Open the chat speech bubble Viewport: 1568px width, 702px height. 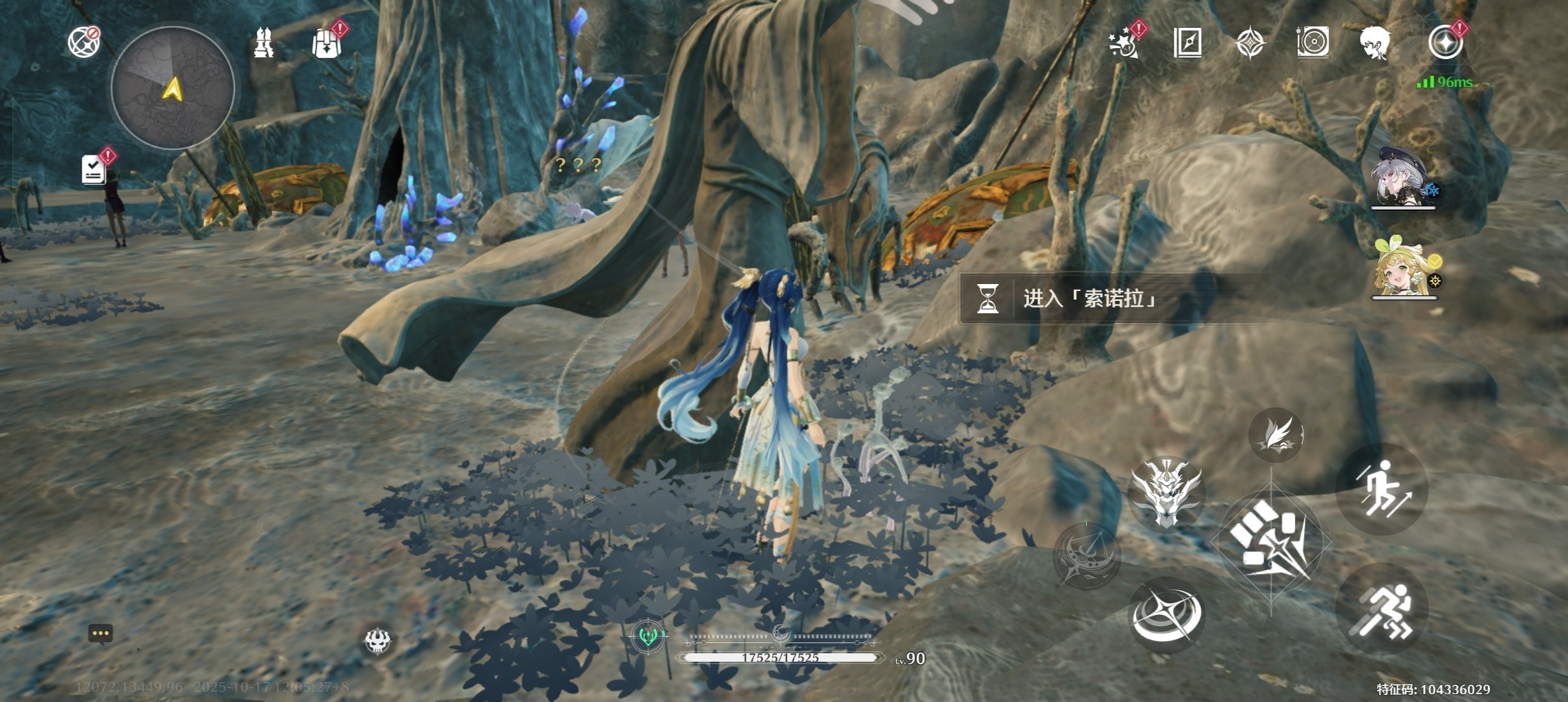click(x=101, y=634)
